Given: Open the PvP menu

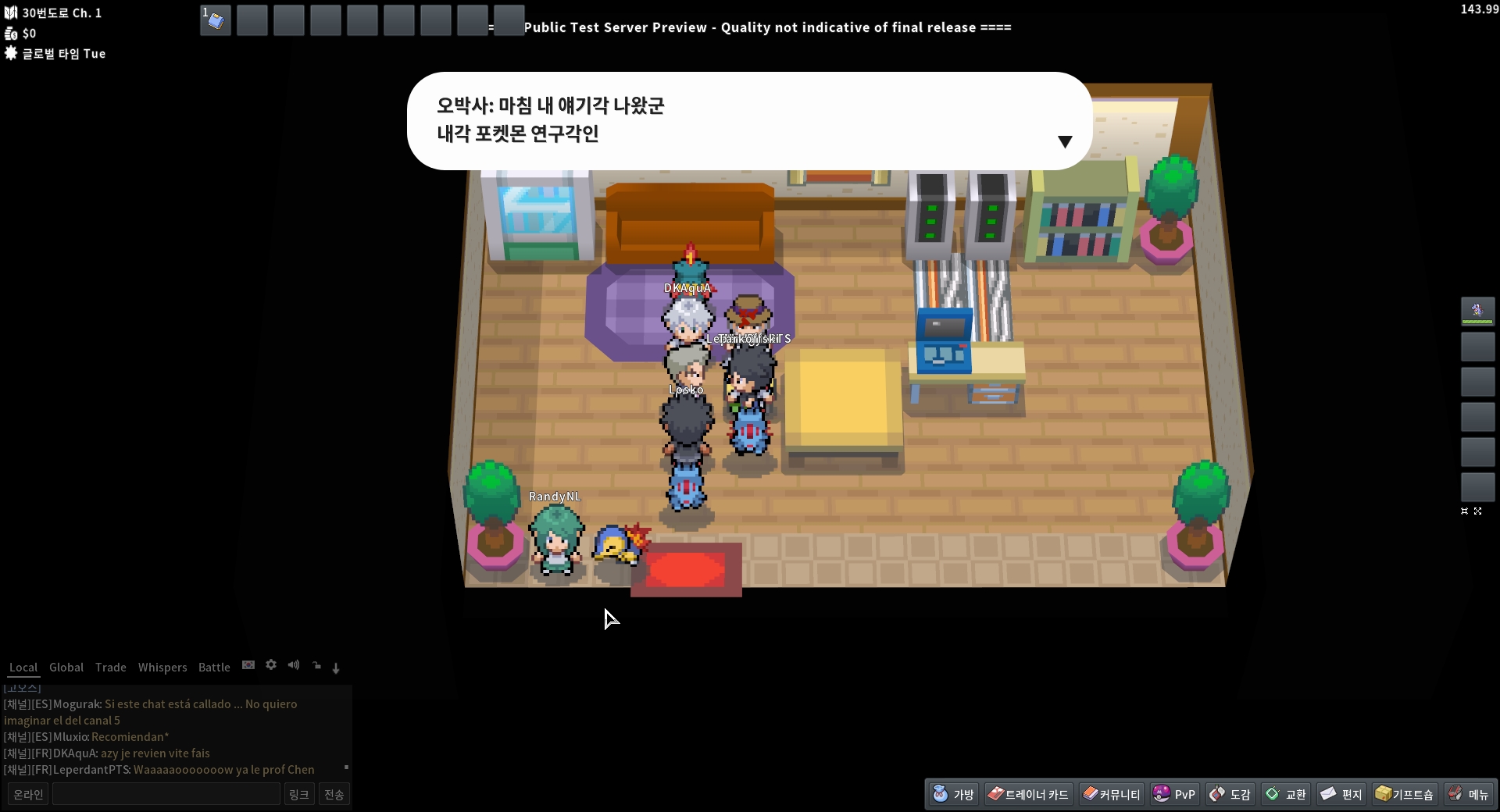Looking at the screenshot, I should (1174, 794).
